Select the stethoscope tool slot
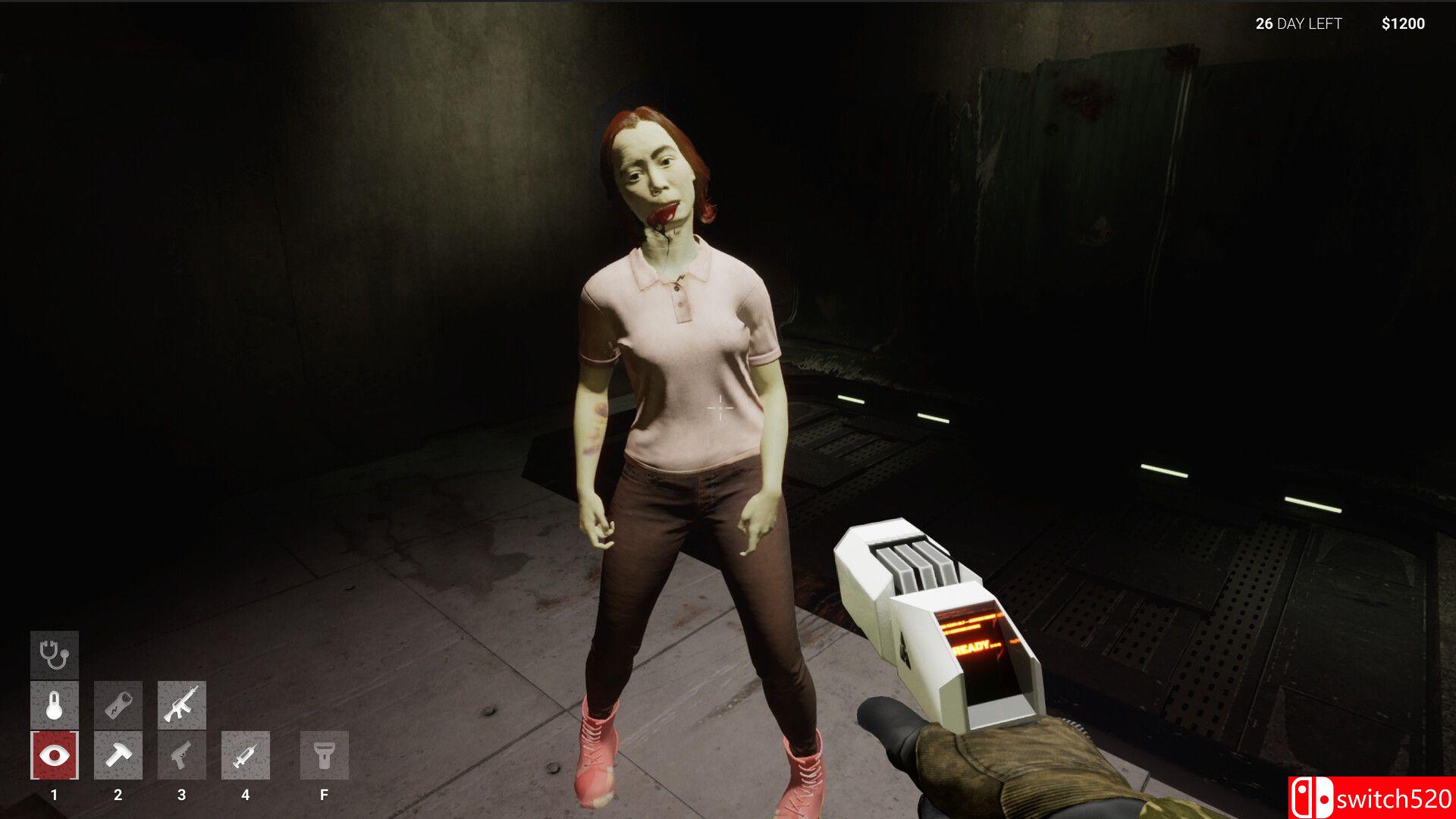This screenshot has width=1456, height=819. tap(54, 655)
